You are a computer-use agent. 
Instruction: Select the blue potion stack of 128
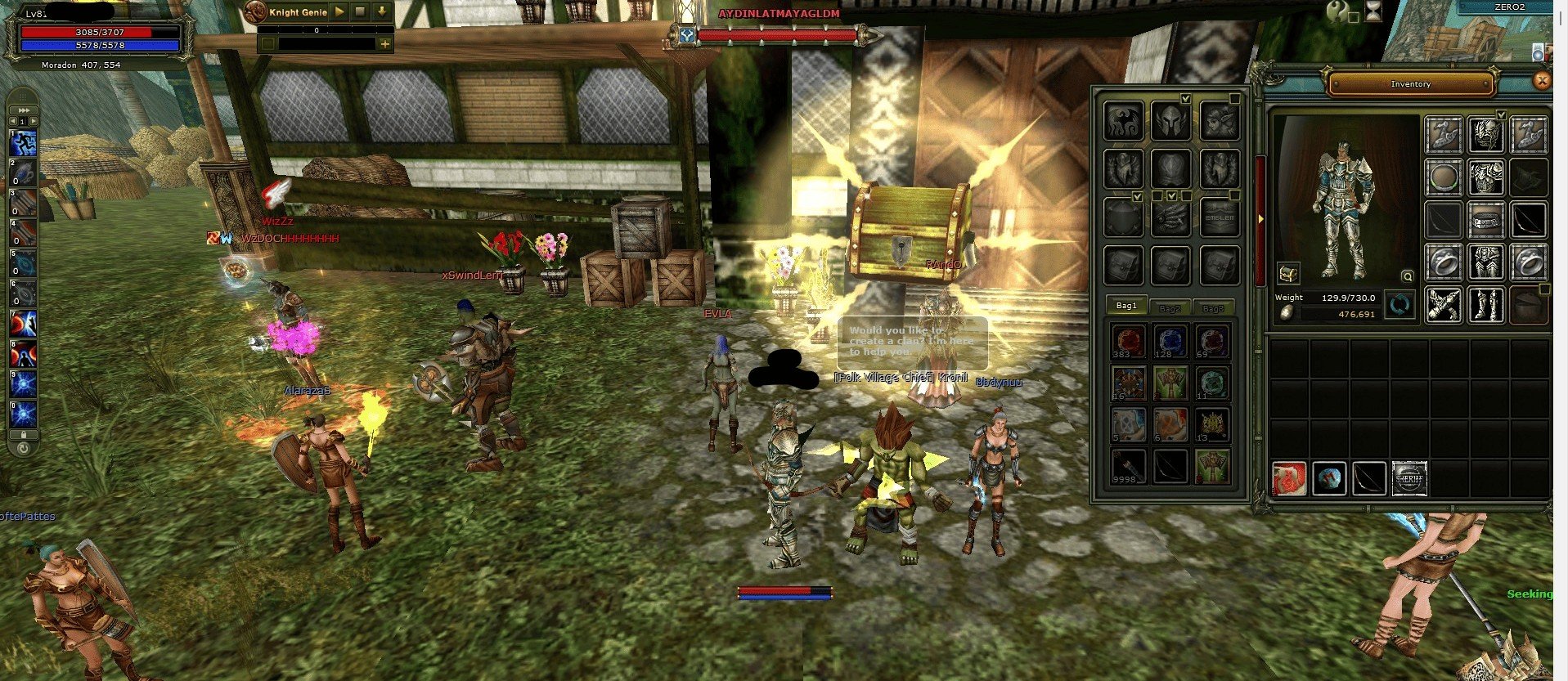pos(1170,342)
